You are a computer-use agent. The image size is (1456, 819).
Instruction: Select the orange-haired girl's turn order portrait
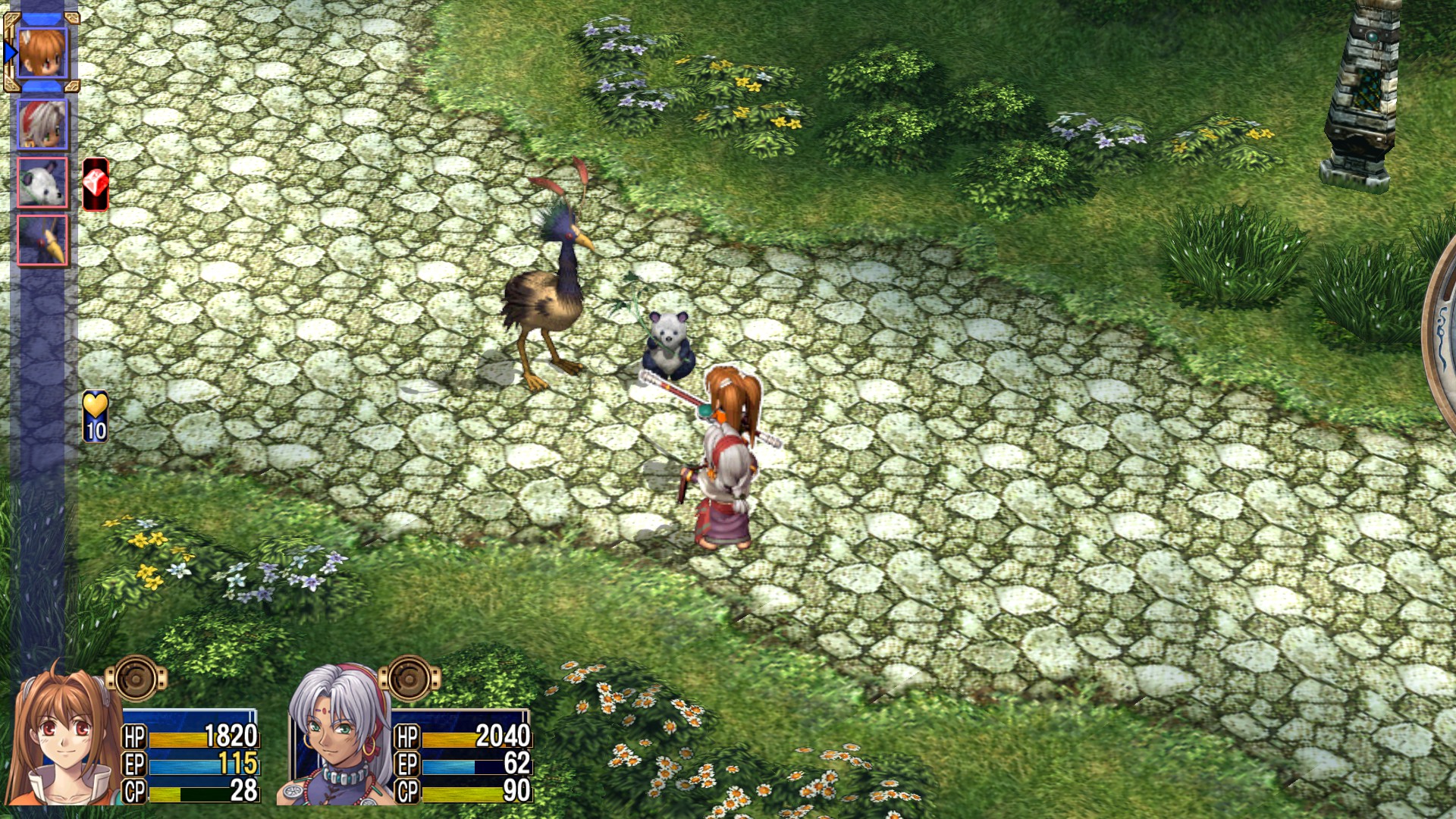pyautogui.click(x=42, y=52)
